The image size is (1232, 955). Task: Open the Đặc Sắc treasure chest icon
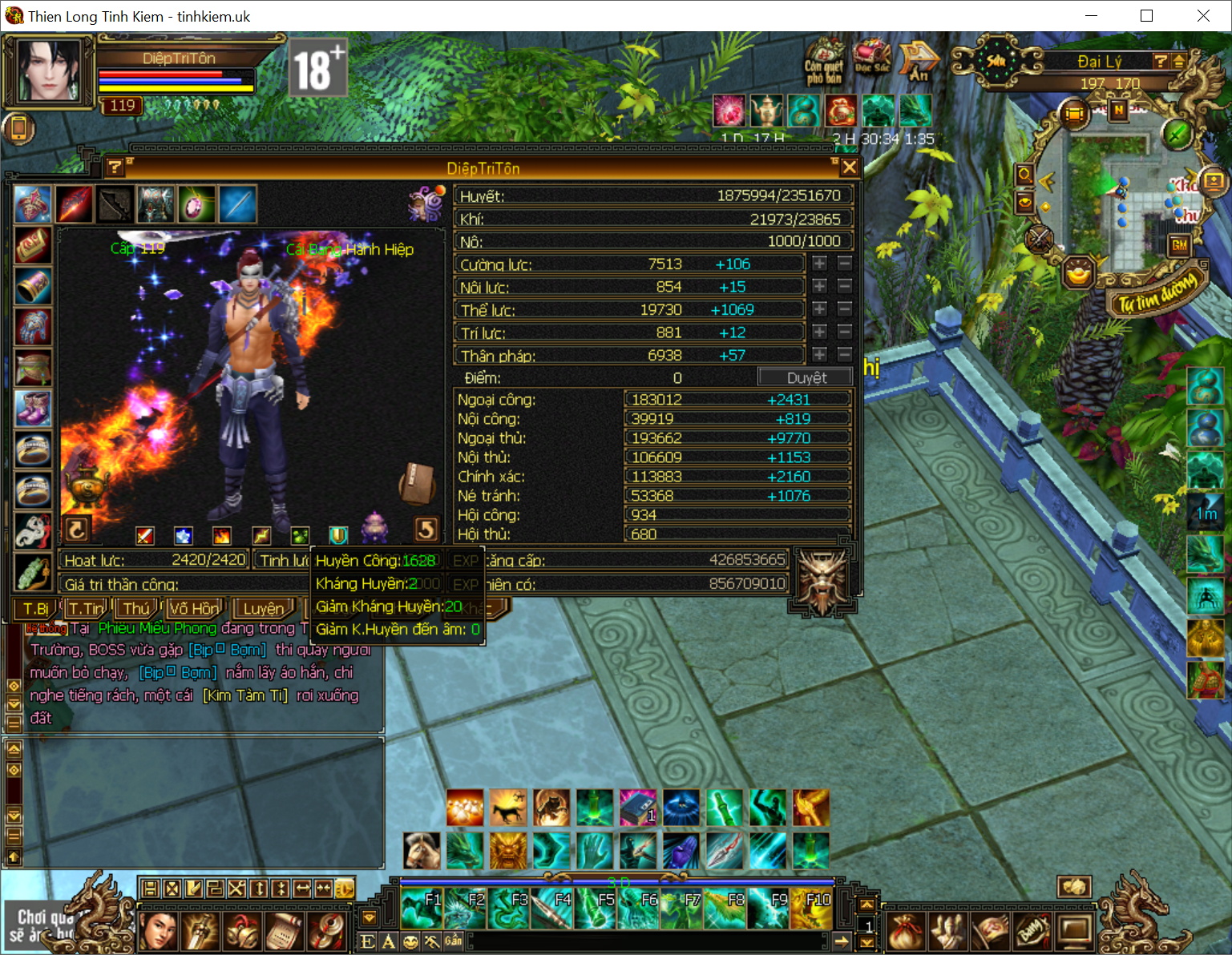(872, 57)
